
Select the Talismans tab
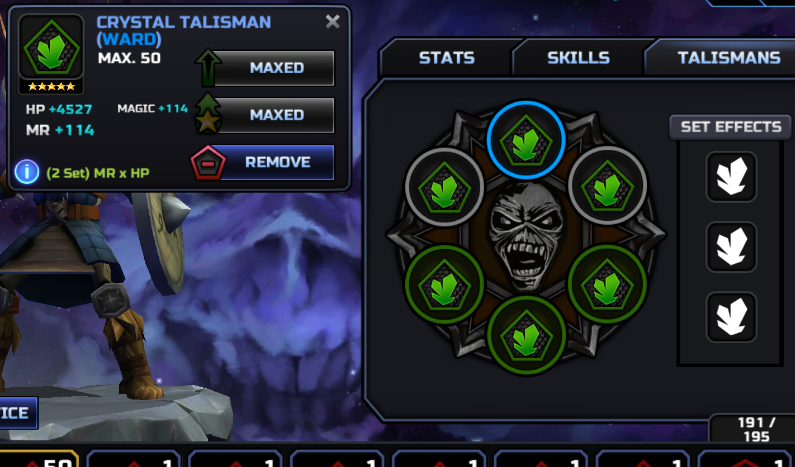[x=728, y=58]
